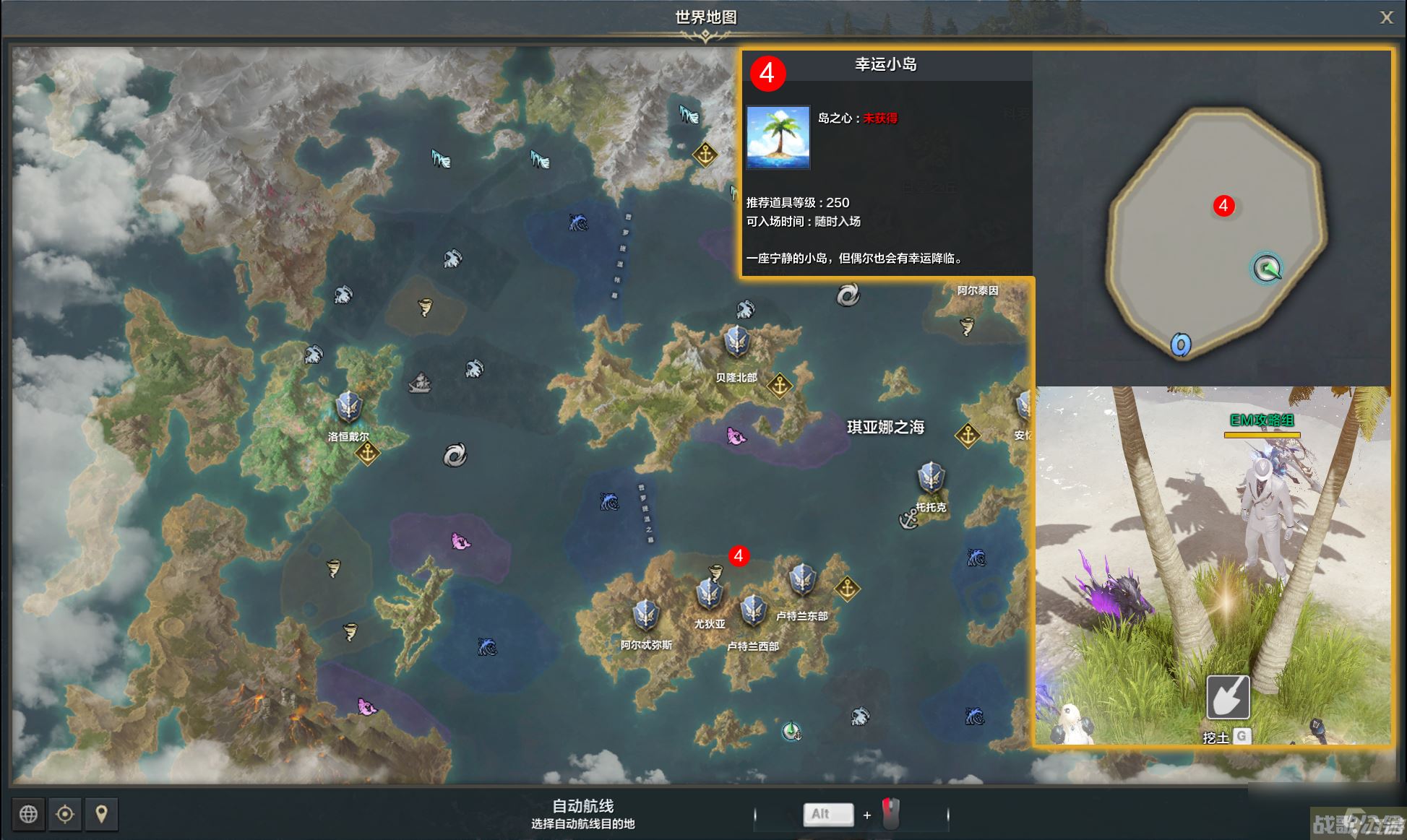Select the 洛恒戴尔 shield marker
Image resolution: width=1407 pixels, height=840 pixels.
348,407
